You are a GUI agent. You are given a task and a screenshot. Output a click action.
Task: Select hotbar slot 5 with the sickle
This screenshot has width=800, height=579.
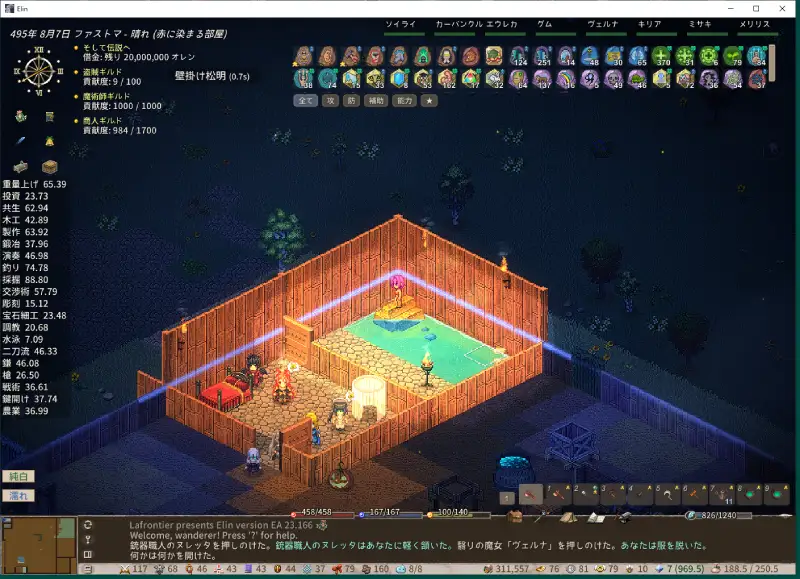(x=665, y=493)
